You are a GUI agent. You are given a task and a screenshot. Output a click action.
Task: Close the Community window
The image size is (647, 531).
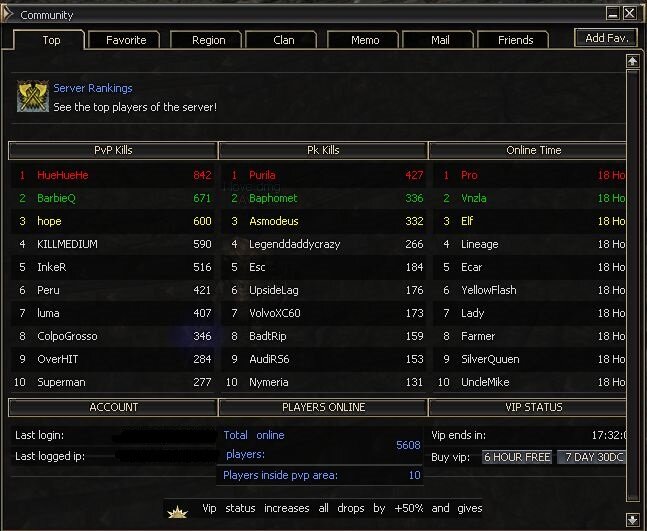click(x=629, y=14)
